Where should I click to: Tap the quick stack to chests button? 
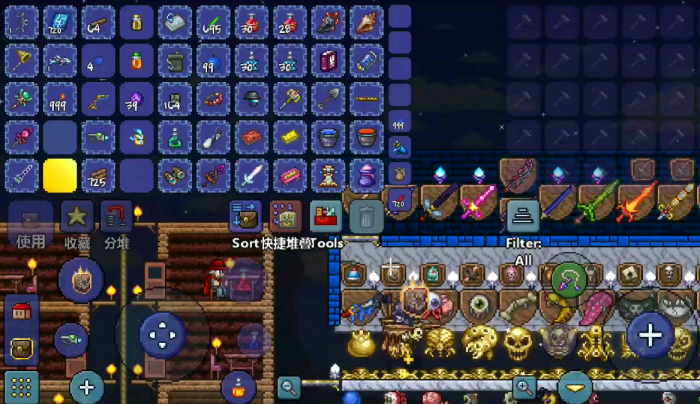coord(285,214)
